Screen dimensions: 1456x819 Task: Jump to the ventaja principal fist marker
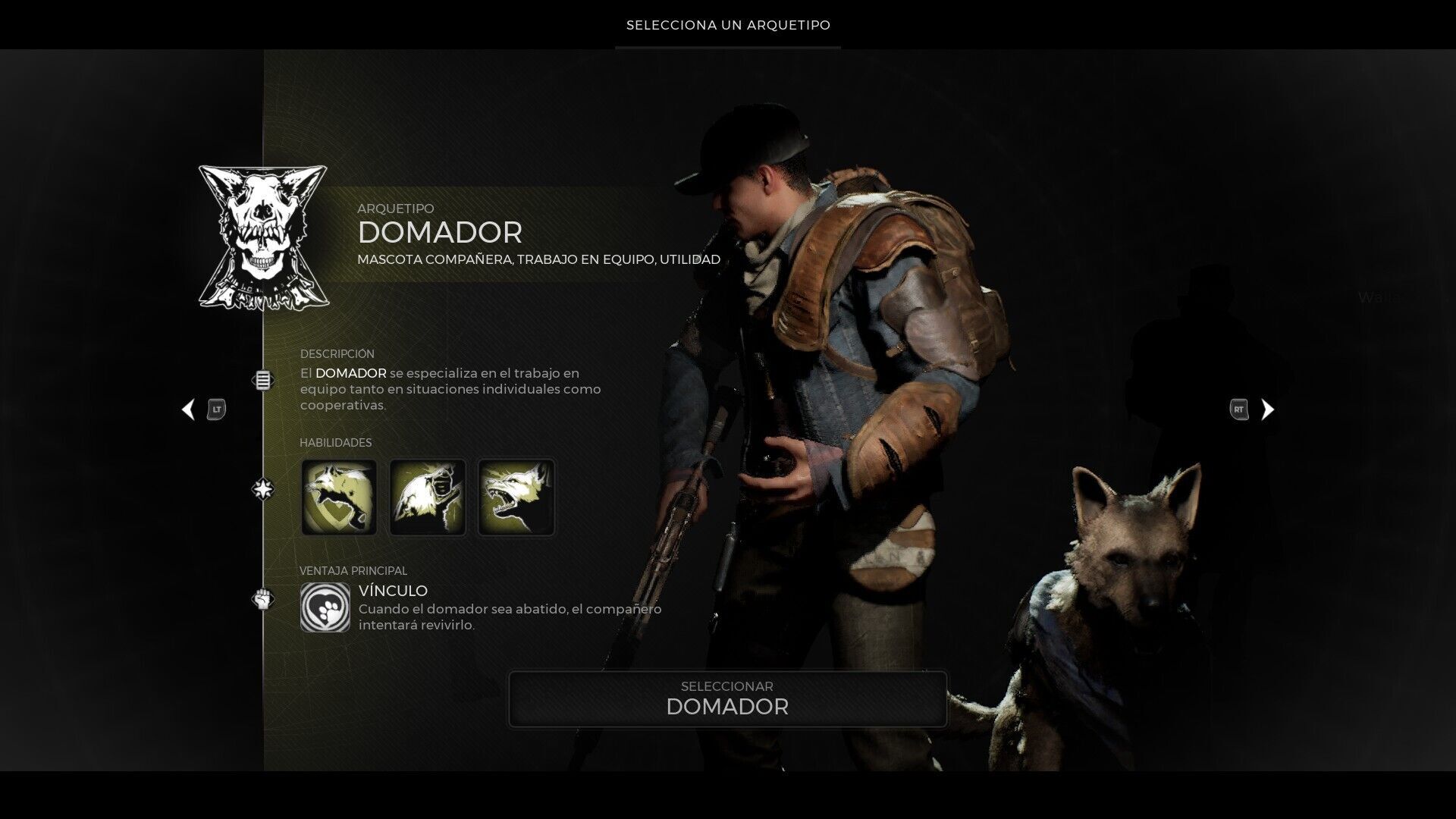click(x=263, y=599)
